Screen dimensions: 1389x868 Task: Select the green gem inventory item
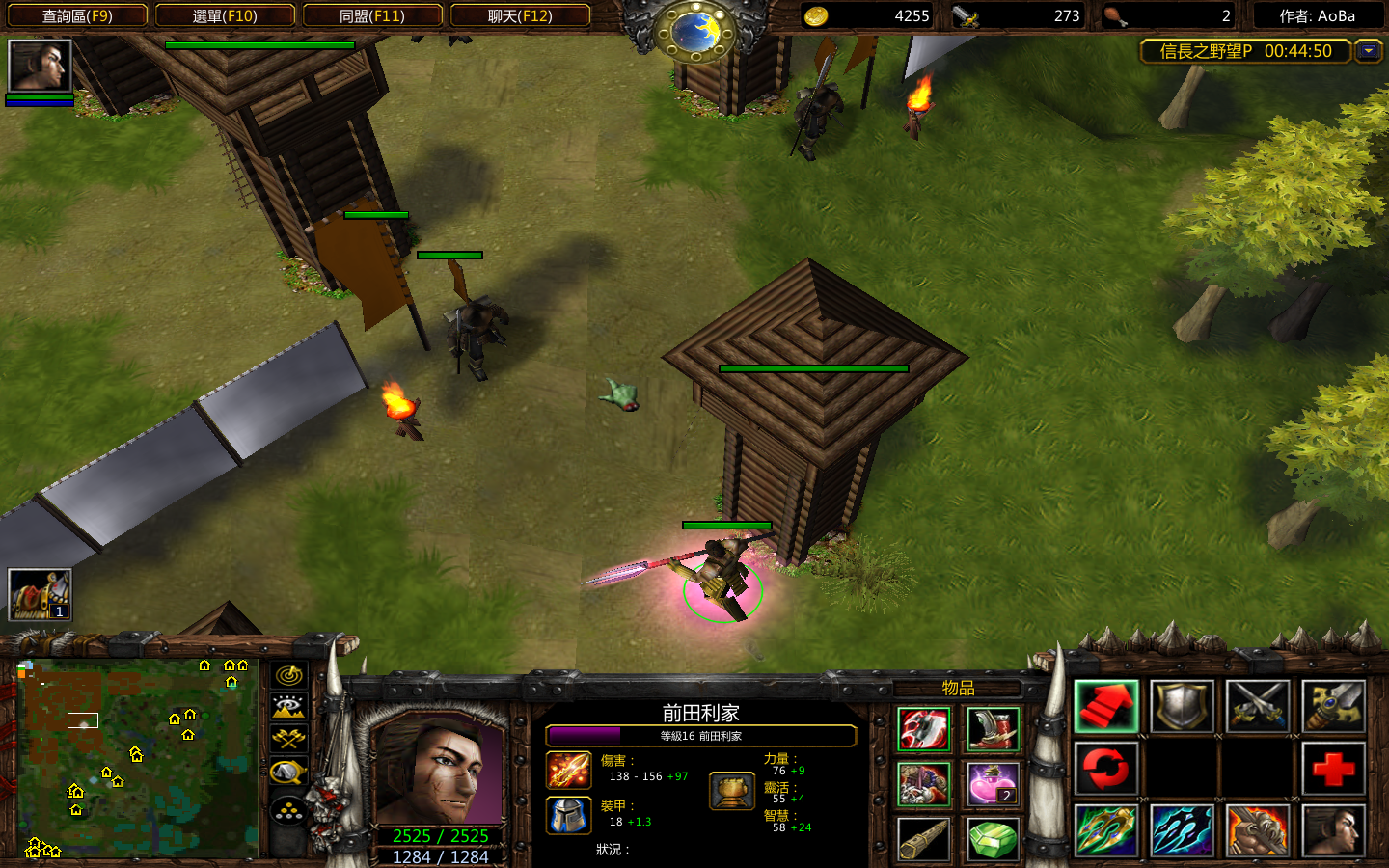pyautogui.click(x=992, y=839)
